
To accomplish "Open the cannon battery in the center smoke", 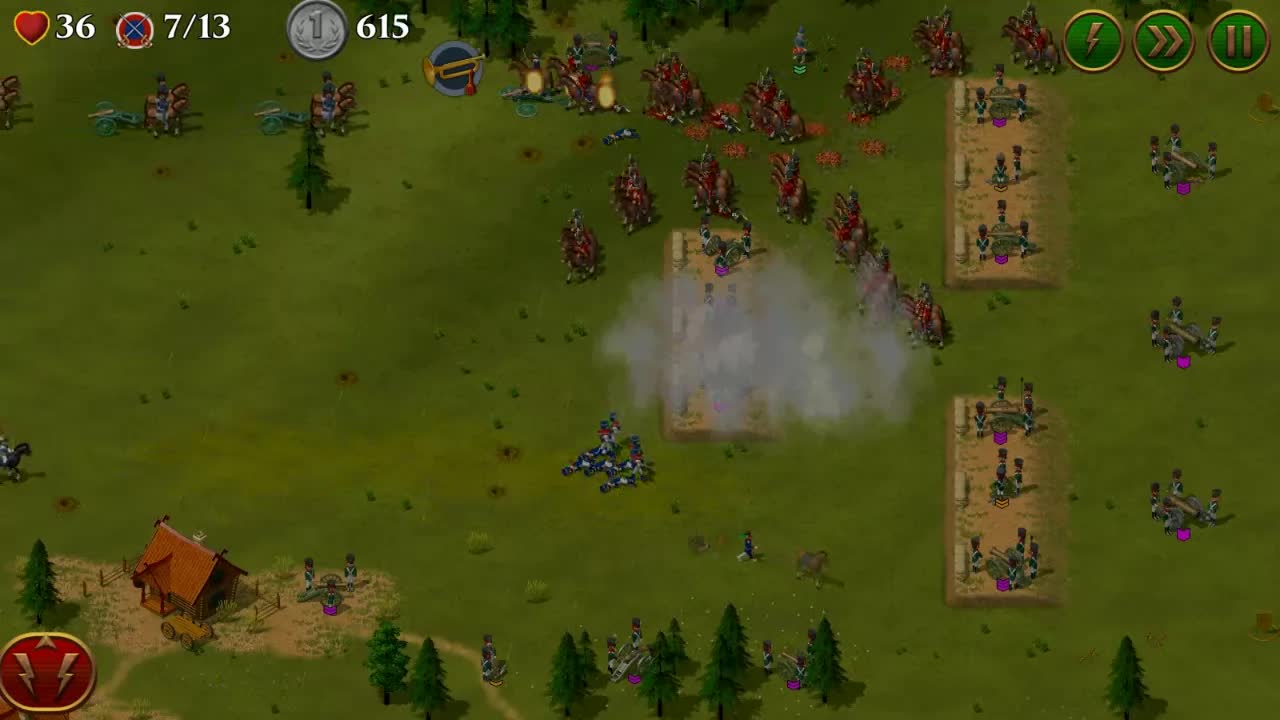I will pyautogui.click(x=725, y=250).
